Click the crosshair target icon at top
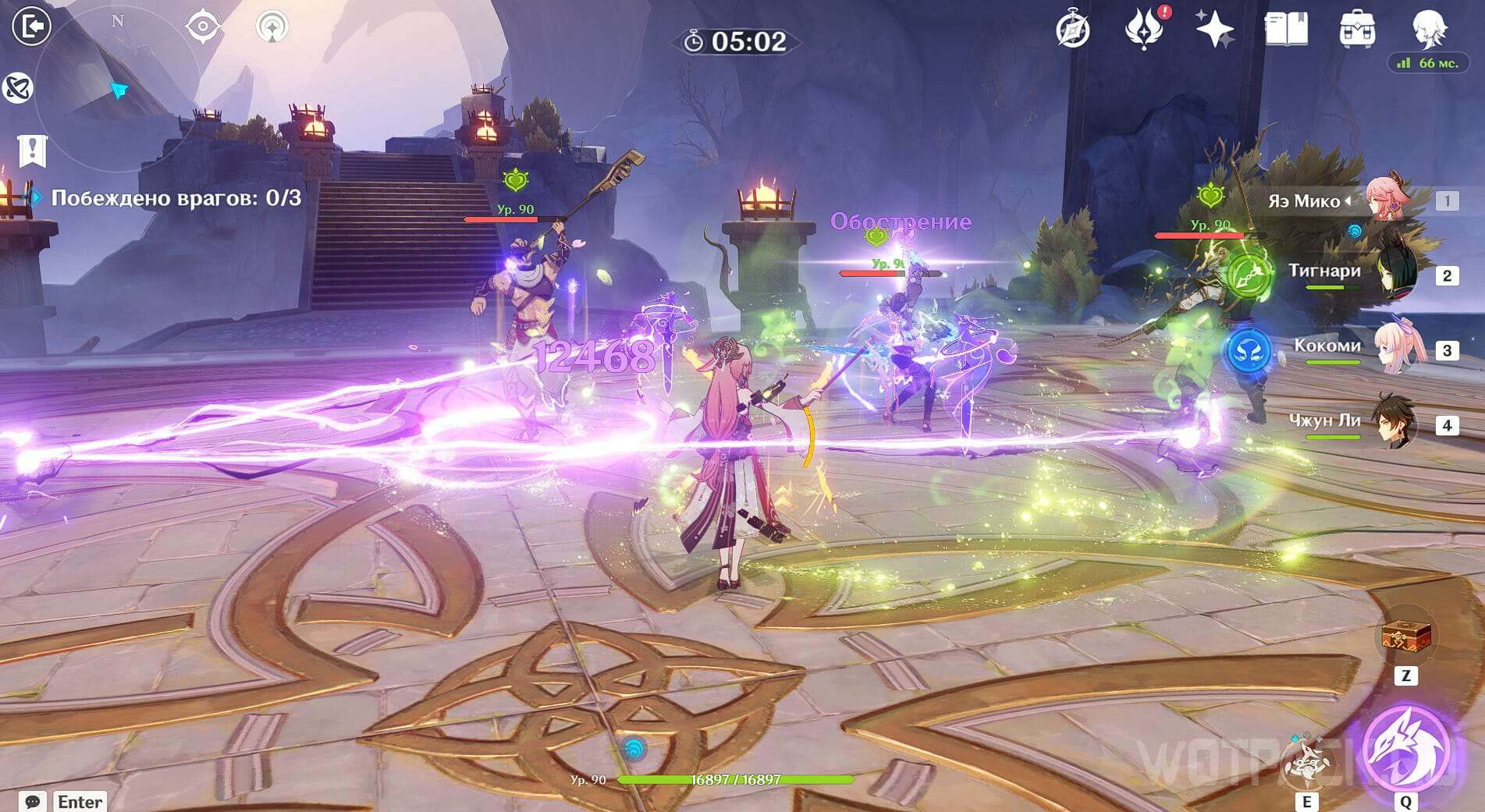 (x=202, y=27)
